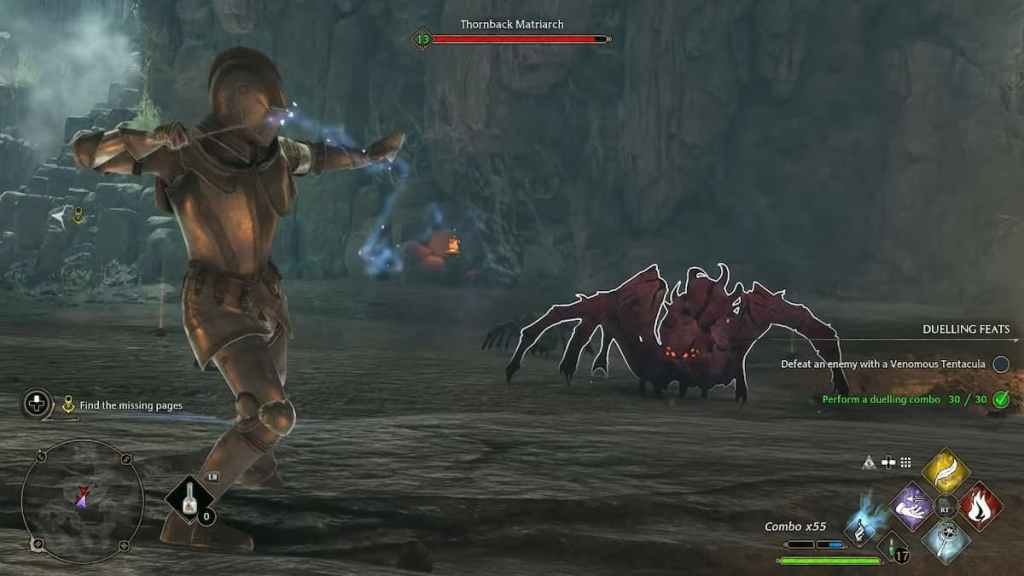Click the DUELLING FEATS header

pyautogui.click(x=965, y=329)
